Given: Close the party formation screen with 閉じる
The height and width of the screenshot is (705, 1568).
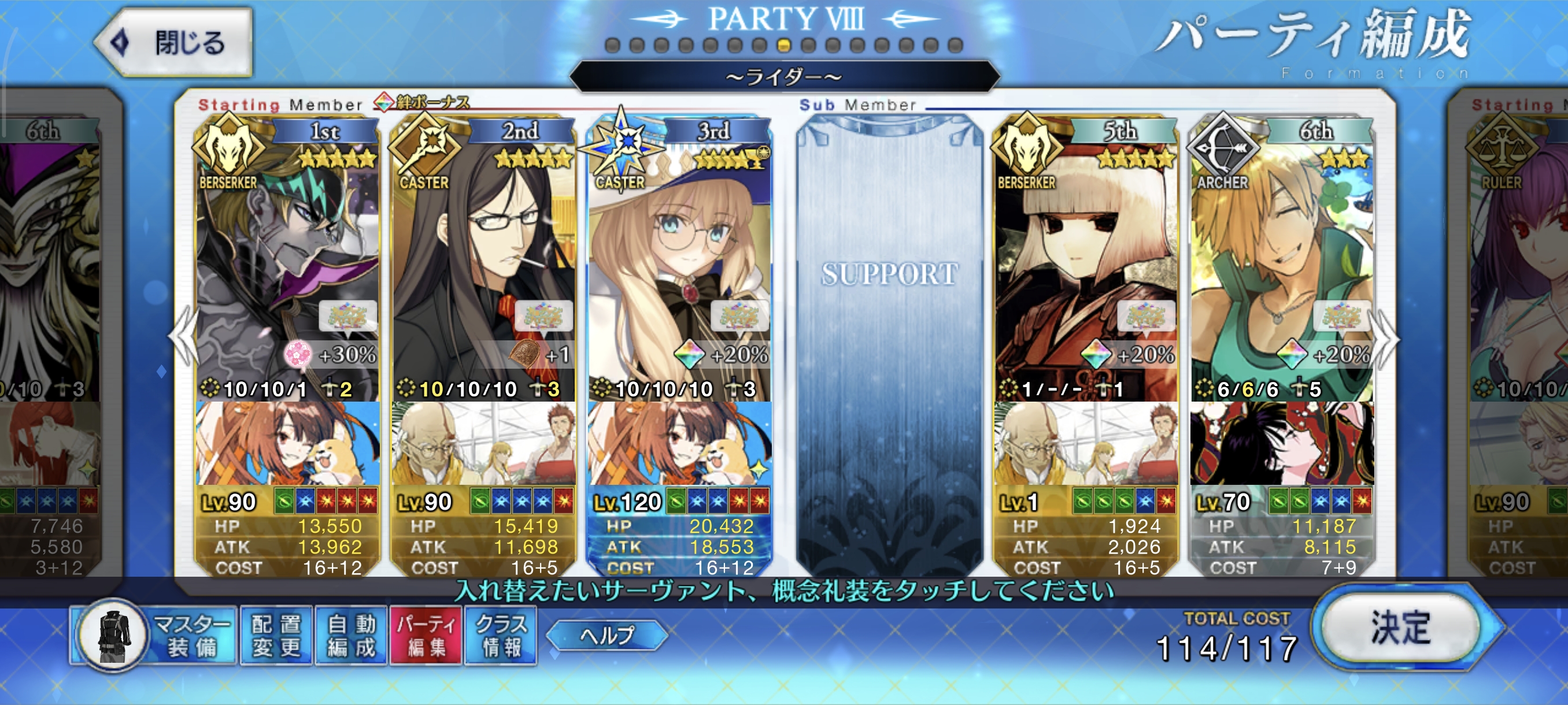Looking at the screenshot, I should (175, 43).
